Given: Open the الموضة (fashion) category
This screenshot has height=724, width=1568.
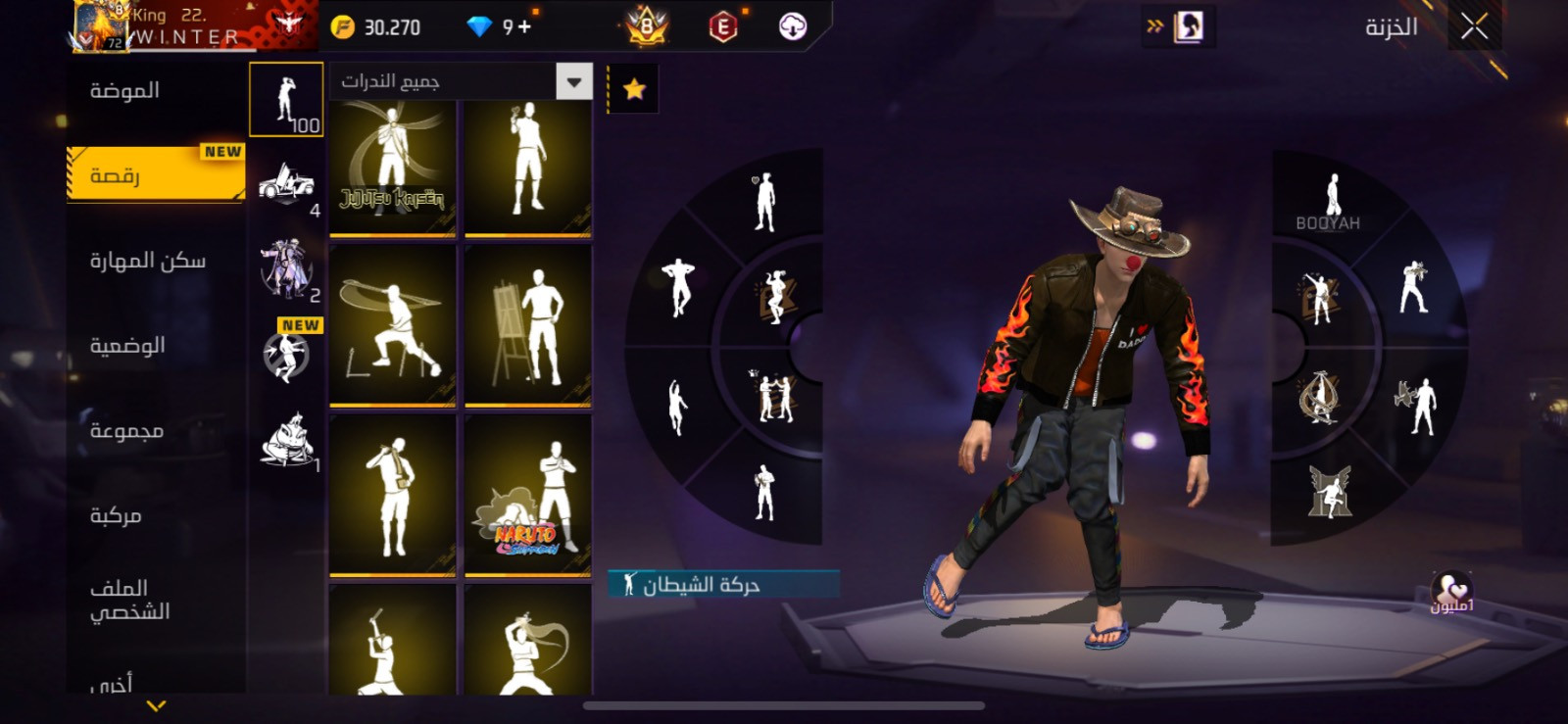Looking at the screenshot, I should (x=125, y=91).
